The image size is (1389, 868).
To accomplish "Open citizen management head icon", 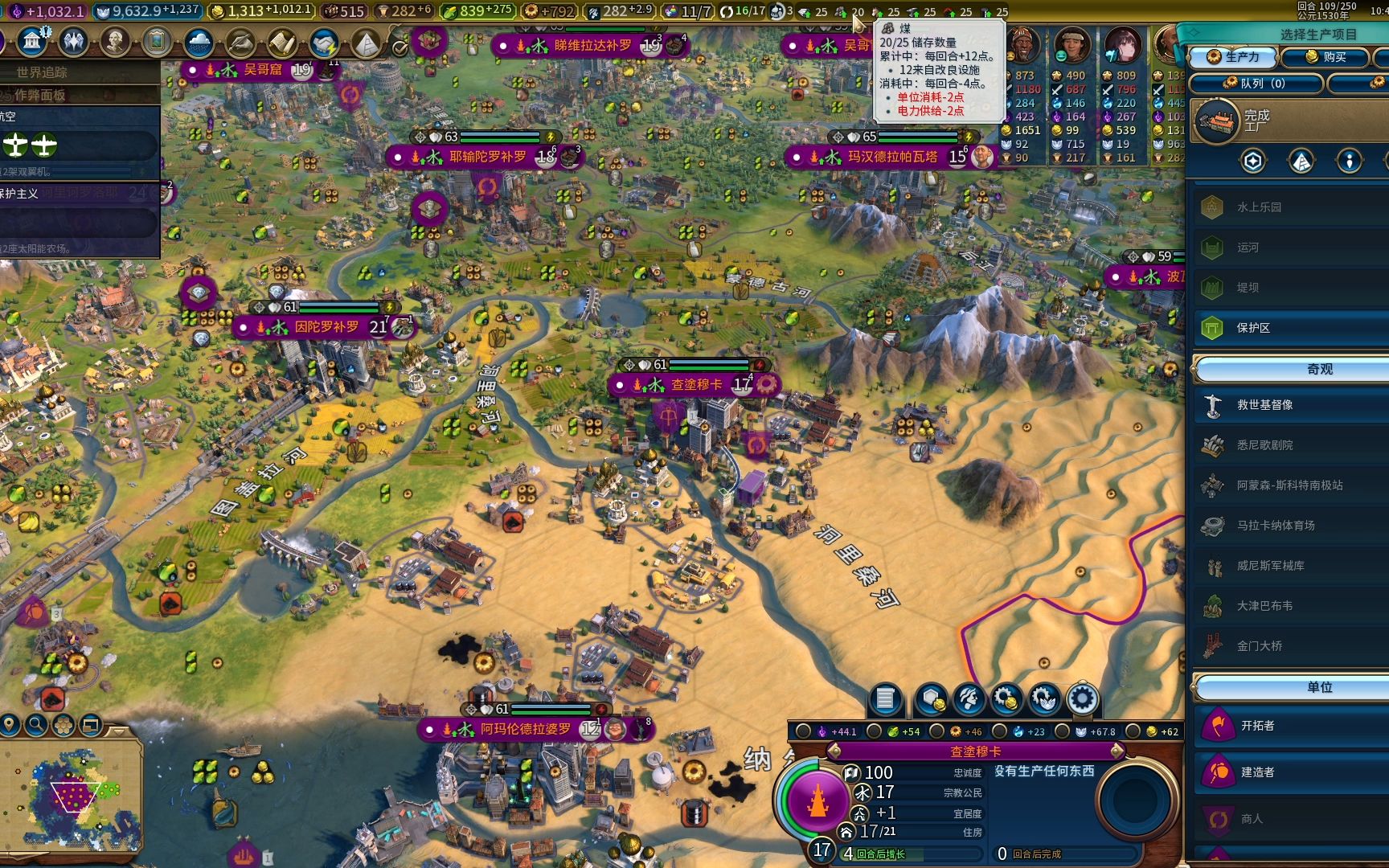I will pos(969,700).
